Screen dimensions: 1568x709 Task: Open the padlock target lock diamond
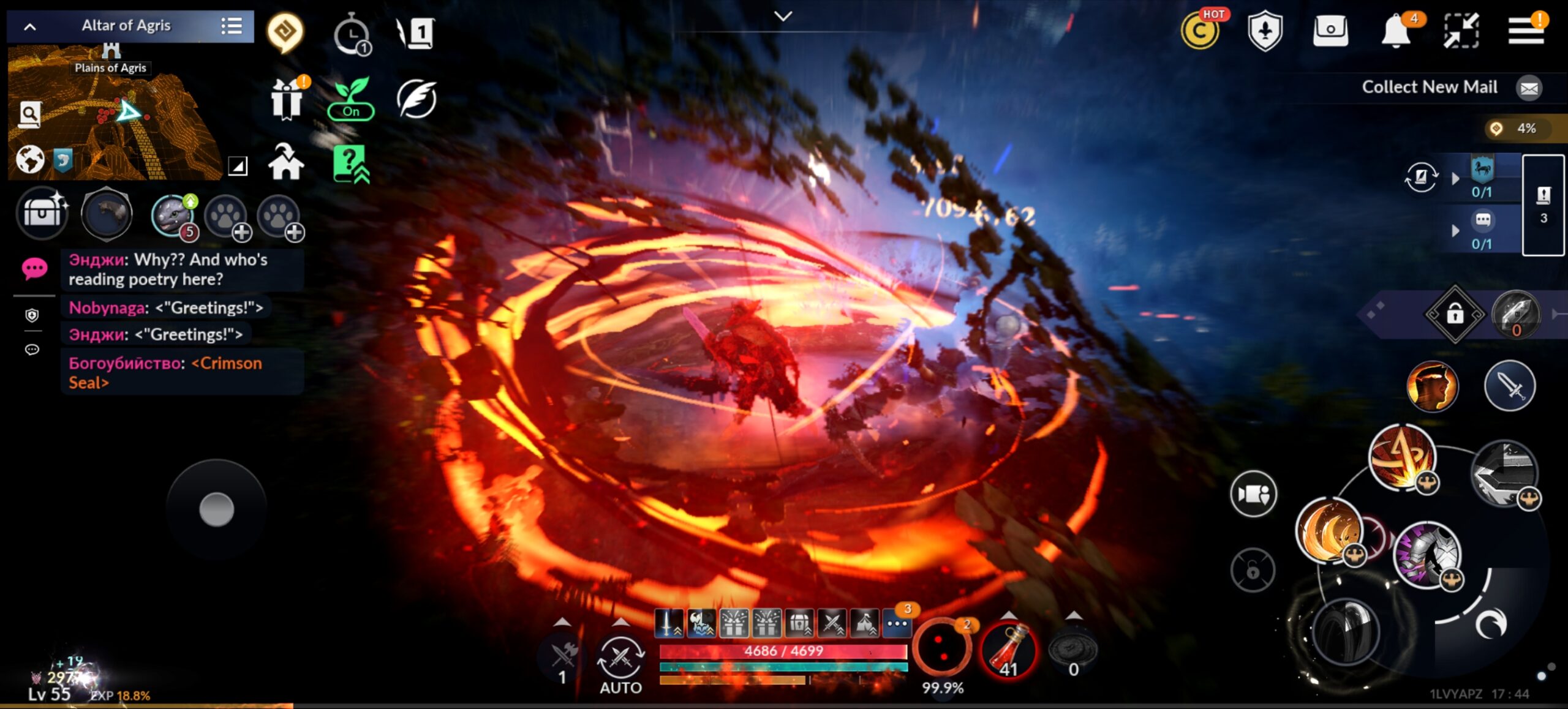1455,315
